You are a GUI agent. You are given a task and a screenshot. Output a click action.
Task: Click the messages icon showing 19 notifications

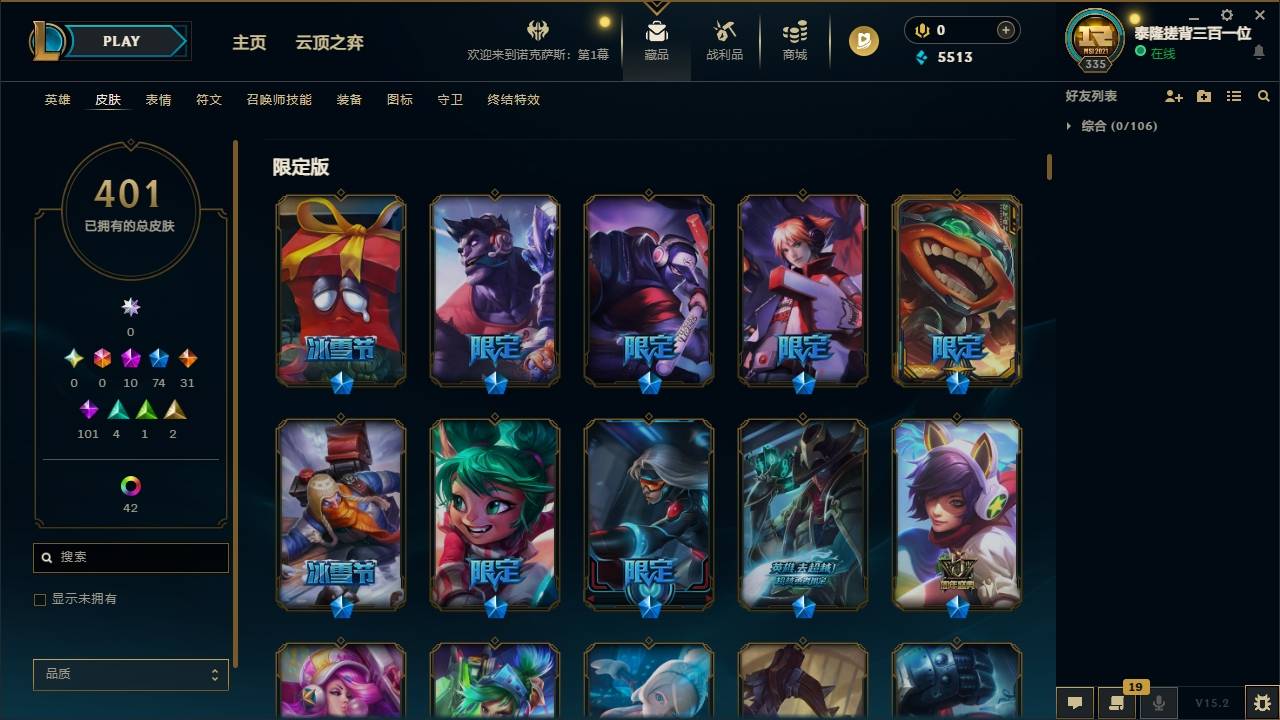[x=1118, y=703]
